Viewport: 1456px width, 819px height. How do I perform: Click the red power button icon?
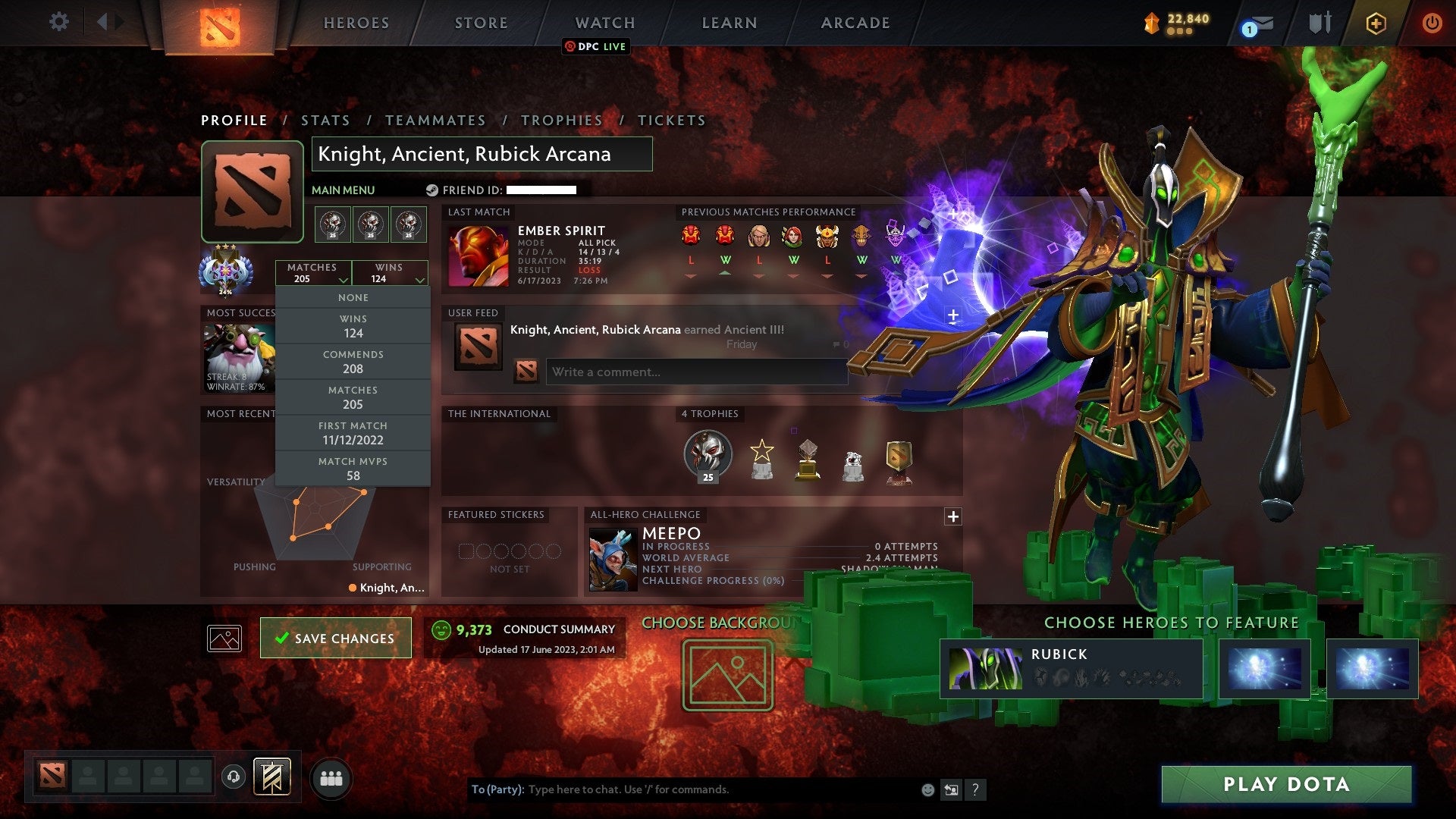[x=1432, y=23]
